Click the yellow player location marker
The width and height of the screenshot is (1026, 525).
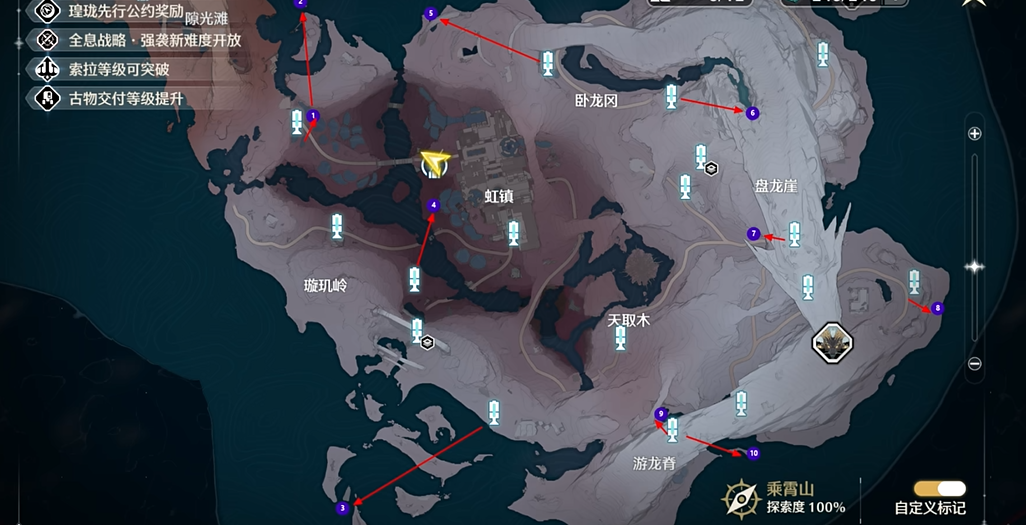pyautogui.click(x=434, y=162)
